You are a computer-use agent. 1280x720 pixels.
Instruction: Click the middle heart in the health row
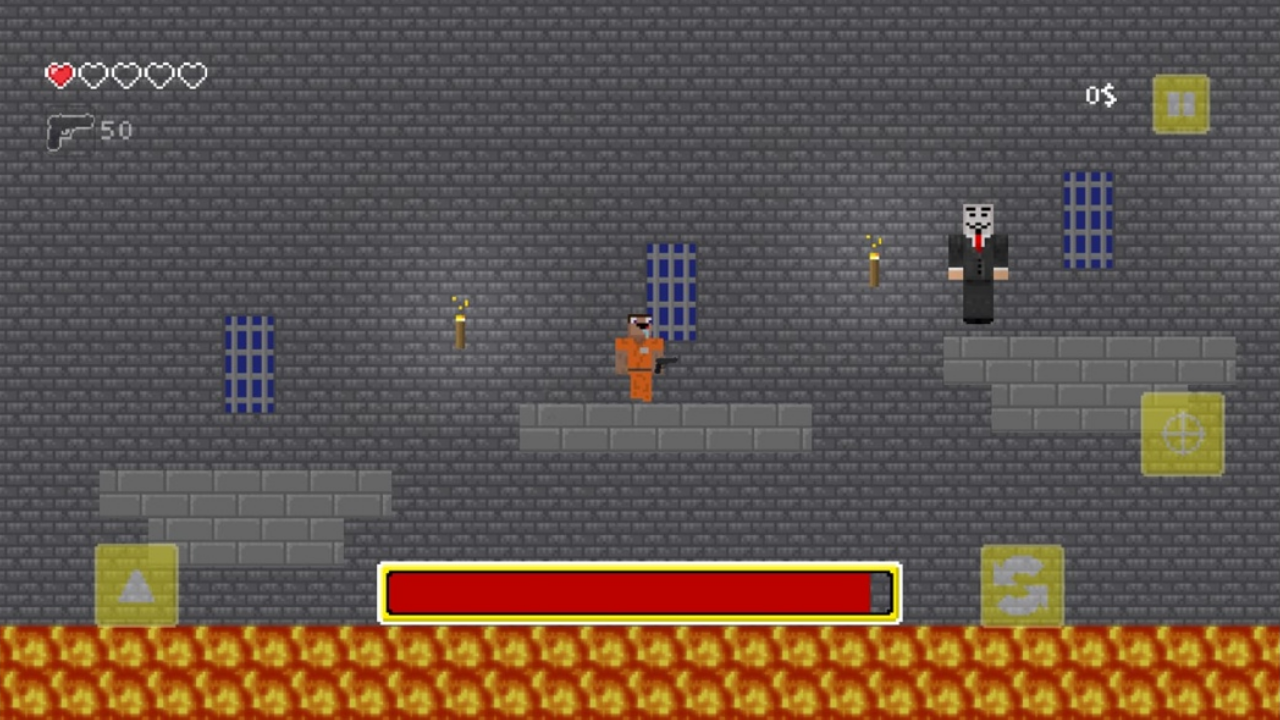125,75
